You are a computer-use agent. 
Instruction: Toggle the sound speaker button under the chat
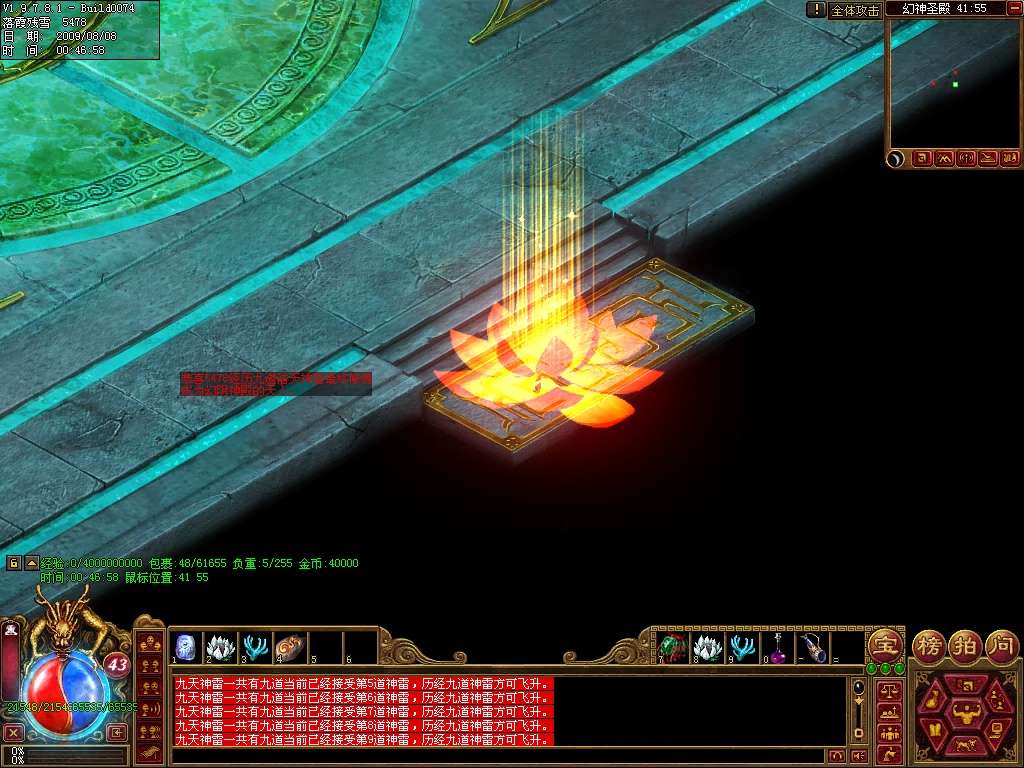tap(858, 756)
